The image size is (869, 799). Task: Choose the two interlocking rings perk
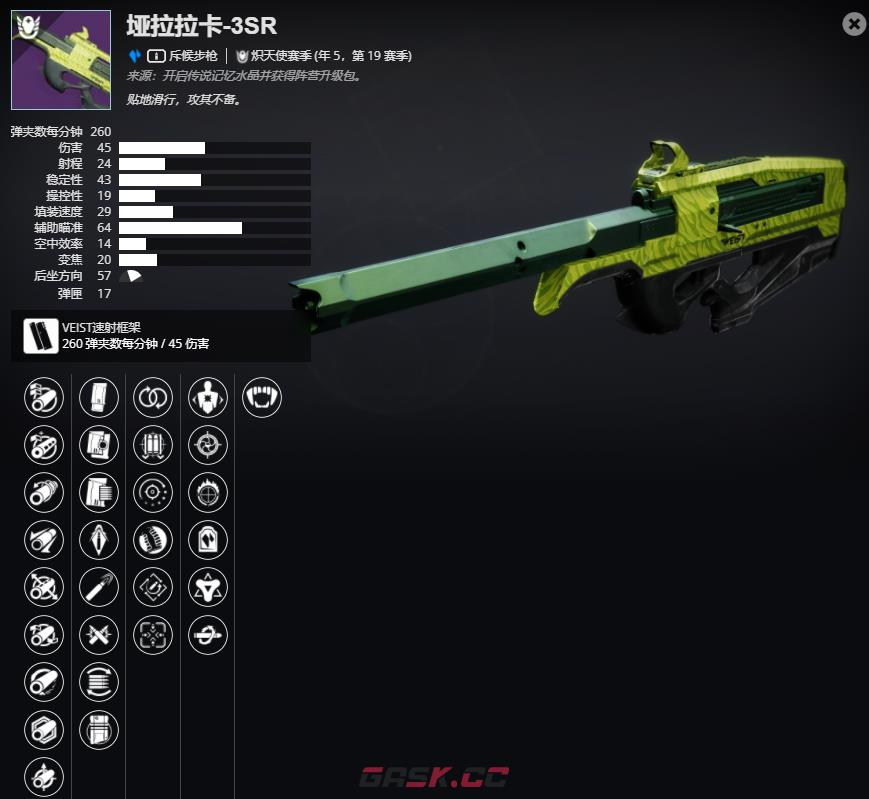pos(153,397)
